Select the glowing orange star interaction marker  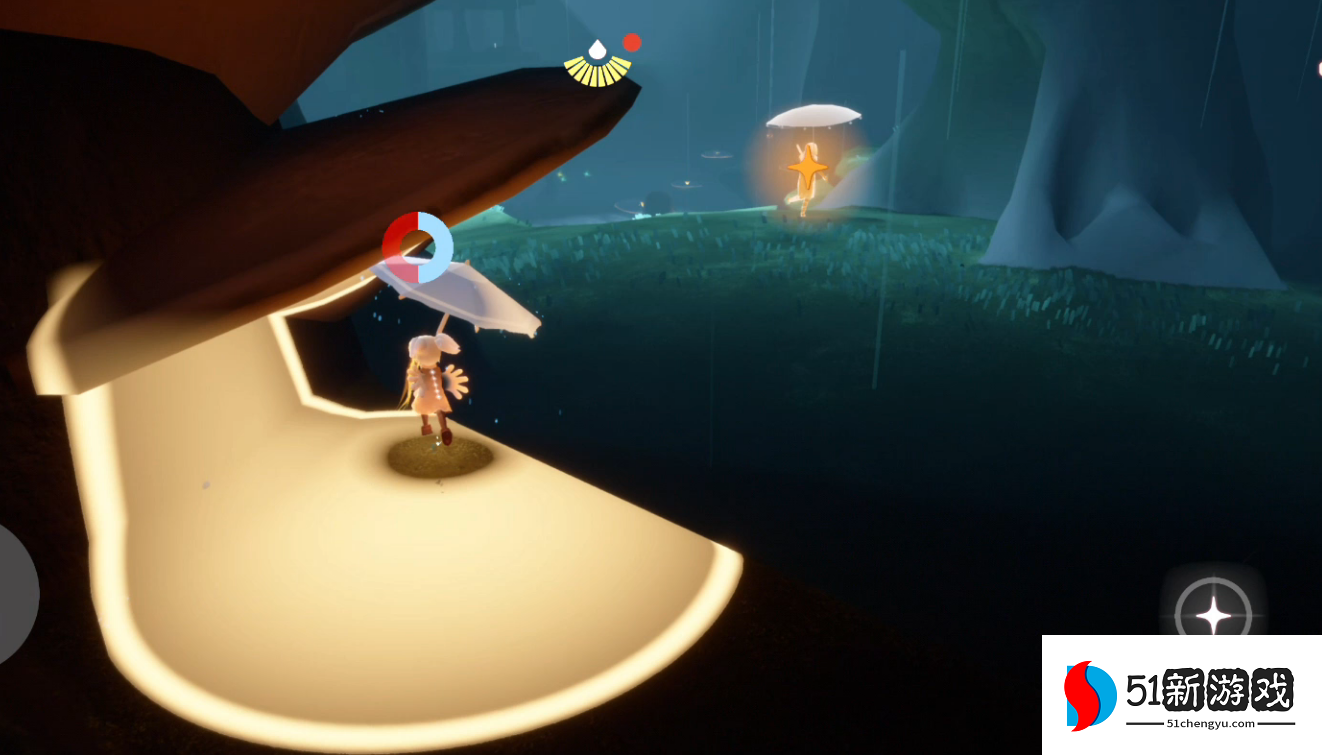[806, 166]
